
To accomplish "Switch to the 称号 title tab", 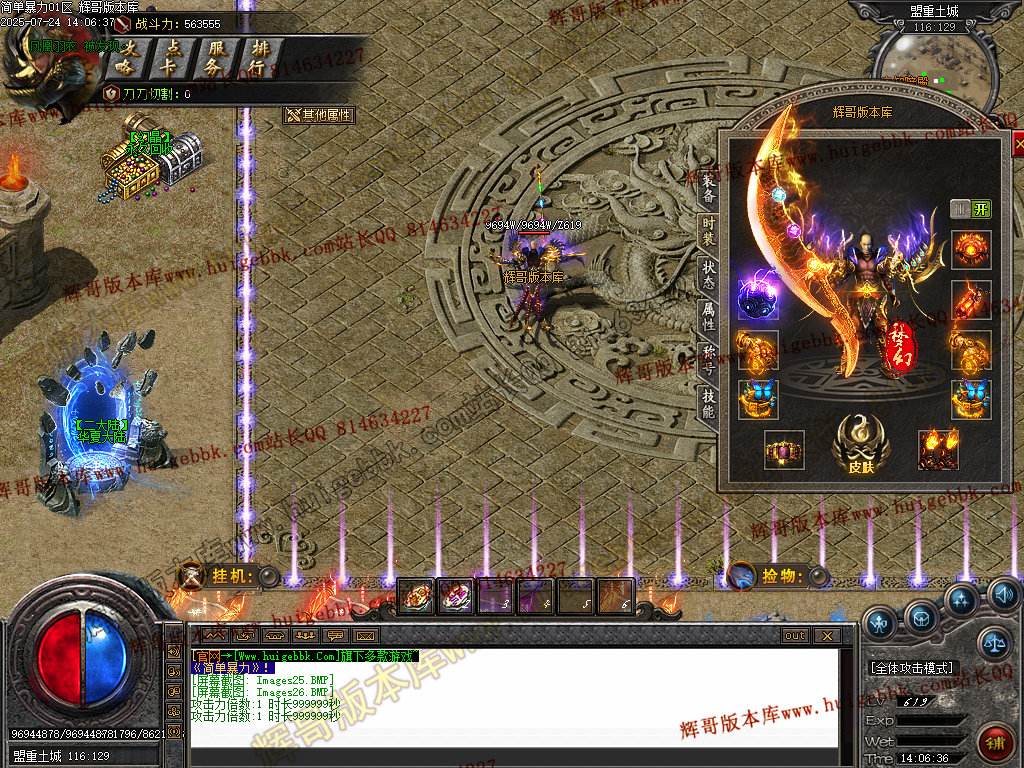I will tap(708, 358).
